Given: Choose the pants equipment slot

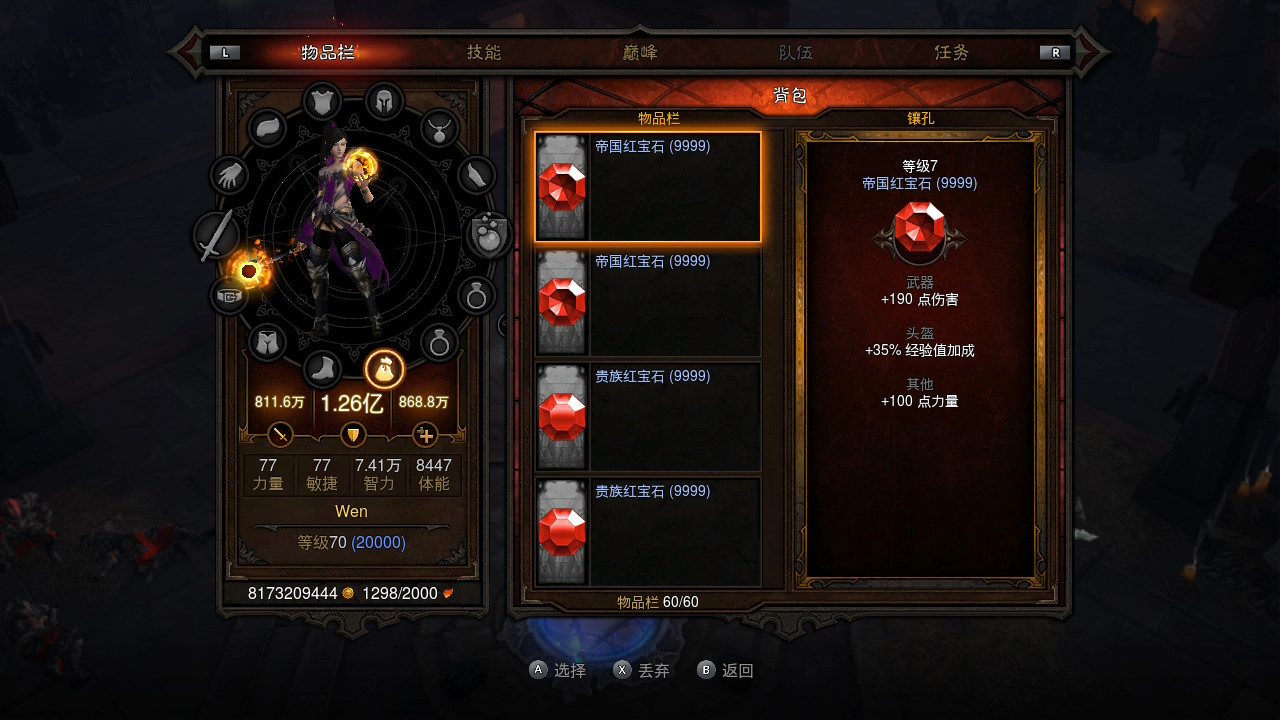Looking at the screenshot, I should pyautogui.click(x=267, y=343).
